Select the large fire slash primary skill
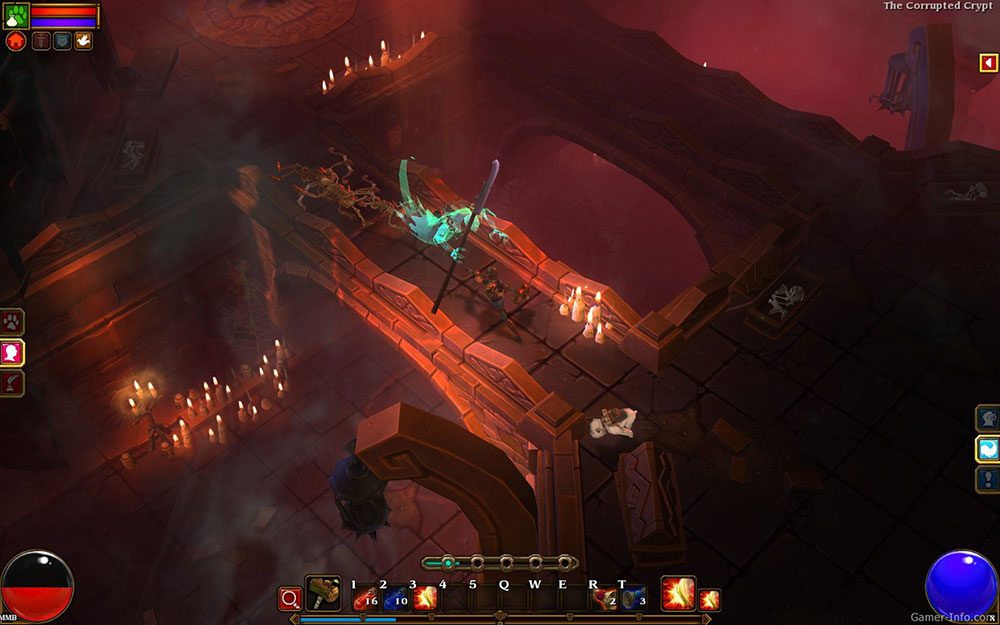This screenshot has height=625, width=1000. (677, 593)
